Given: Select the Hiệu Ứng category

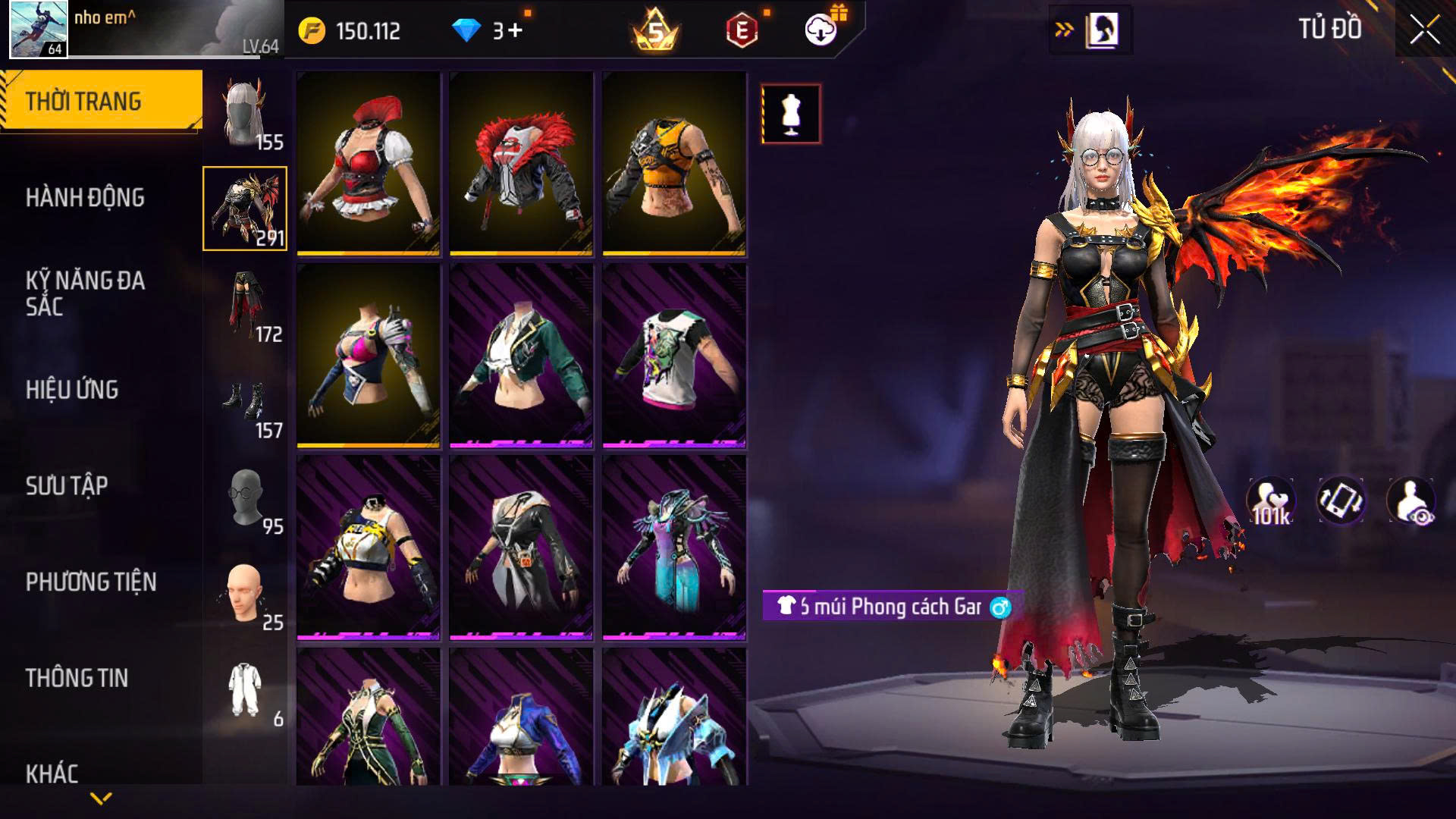Looking at the screenshot, I should (72, 390).
